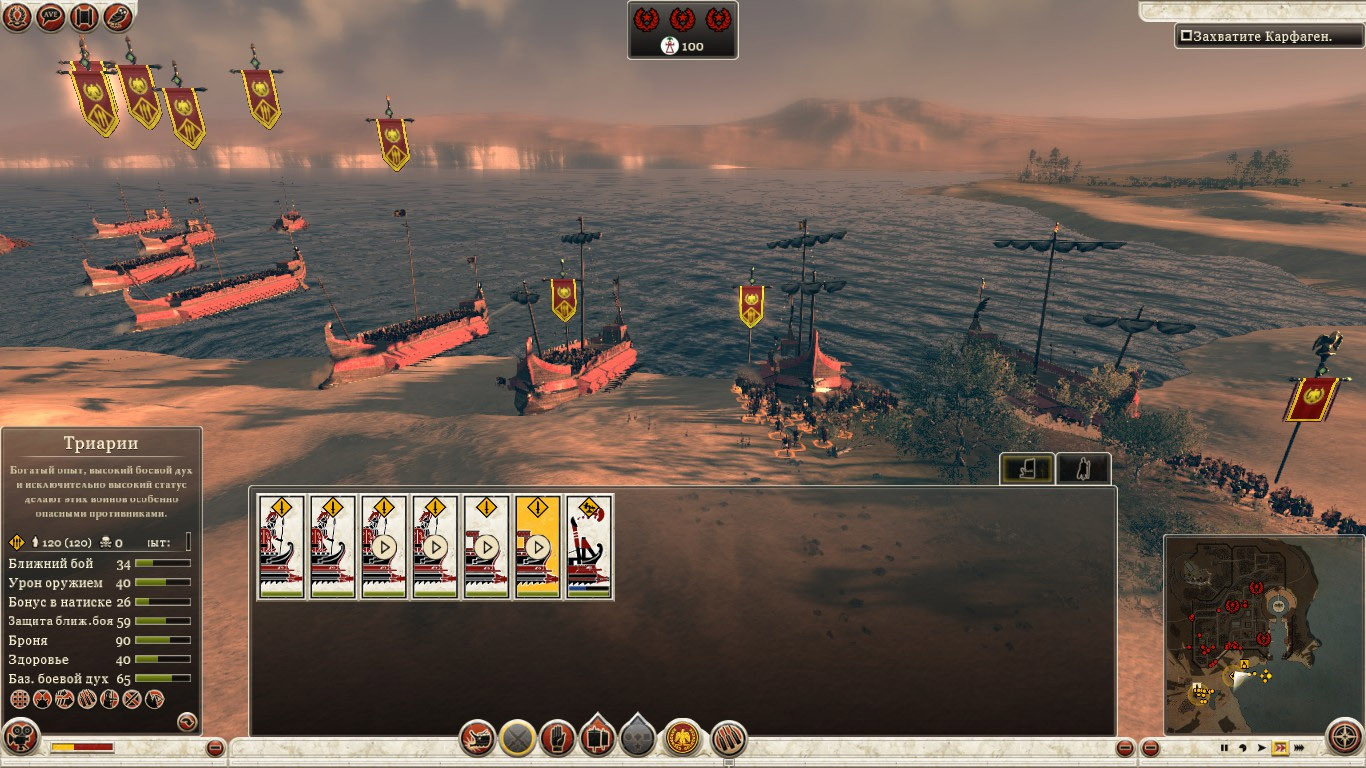This screenshot has height=768, width=1366.
Task: Open the AVE speech bubble chat button
Action: pyautogui.click(x=50, y=17)
